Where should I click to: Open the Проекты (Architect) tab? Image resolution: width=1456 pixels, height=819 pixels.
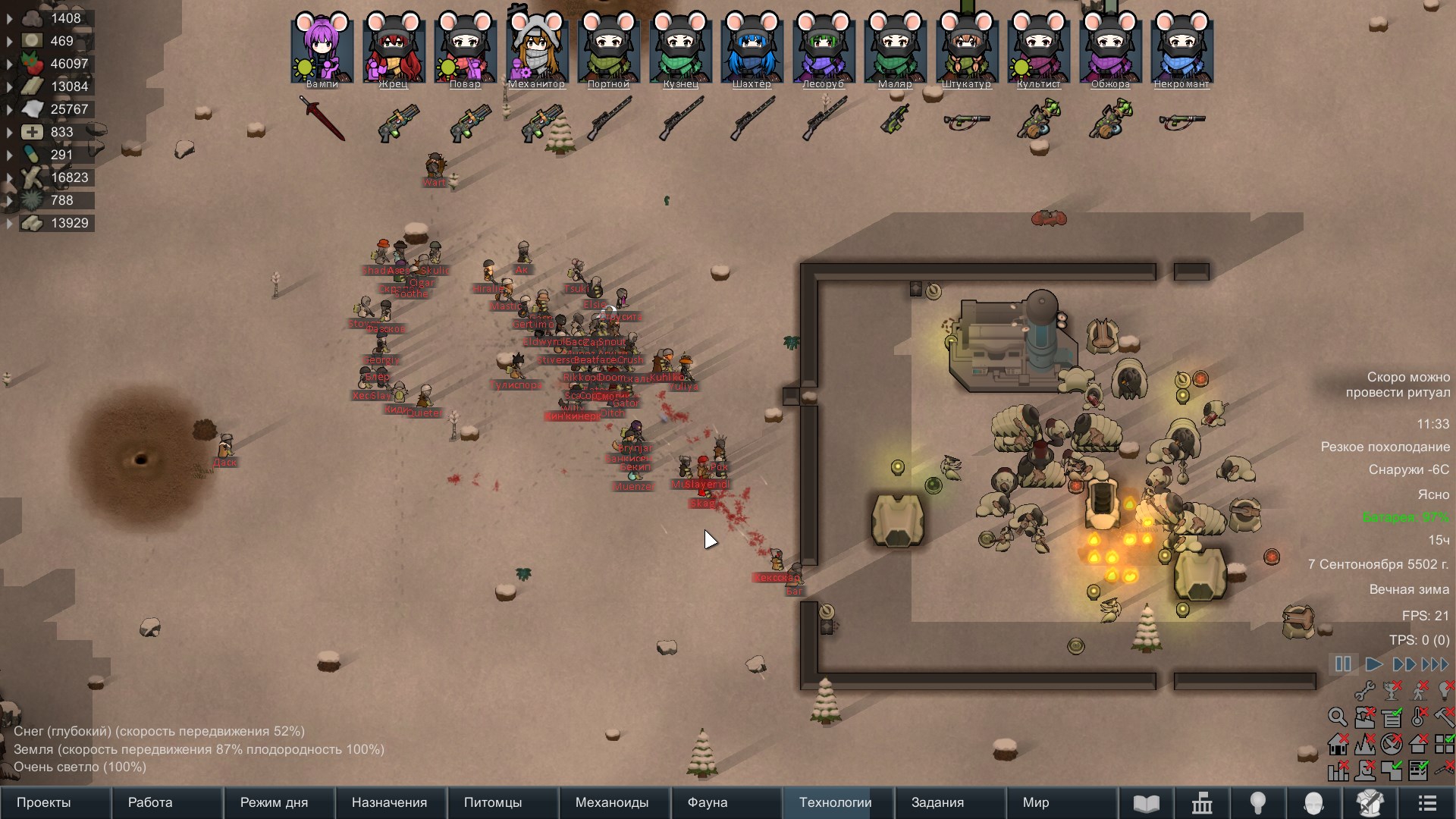(44, 802)
